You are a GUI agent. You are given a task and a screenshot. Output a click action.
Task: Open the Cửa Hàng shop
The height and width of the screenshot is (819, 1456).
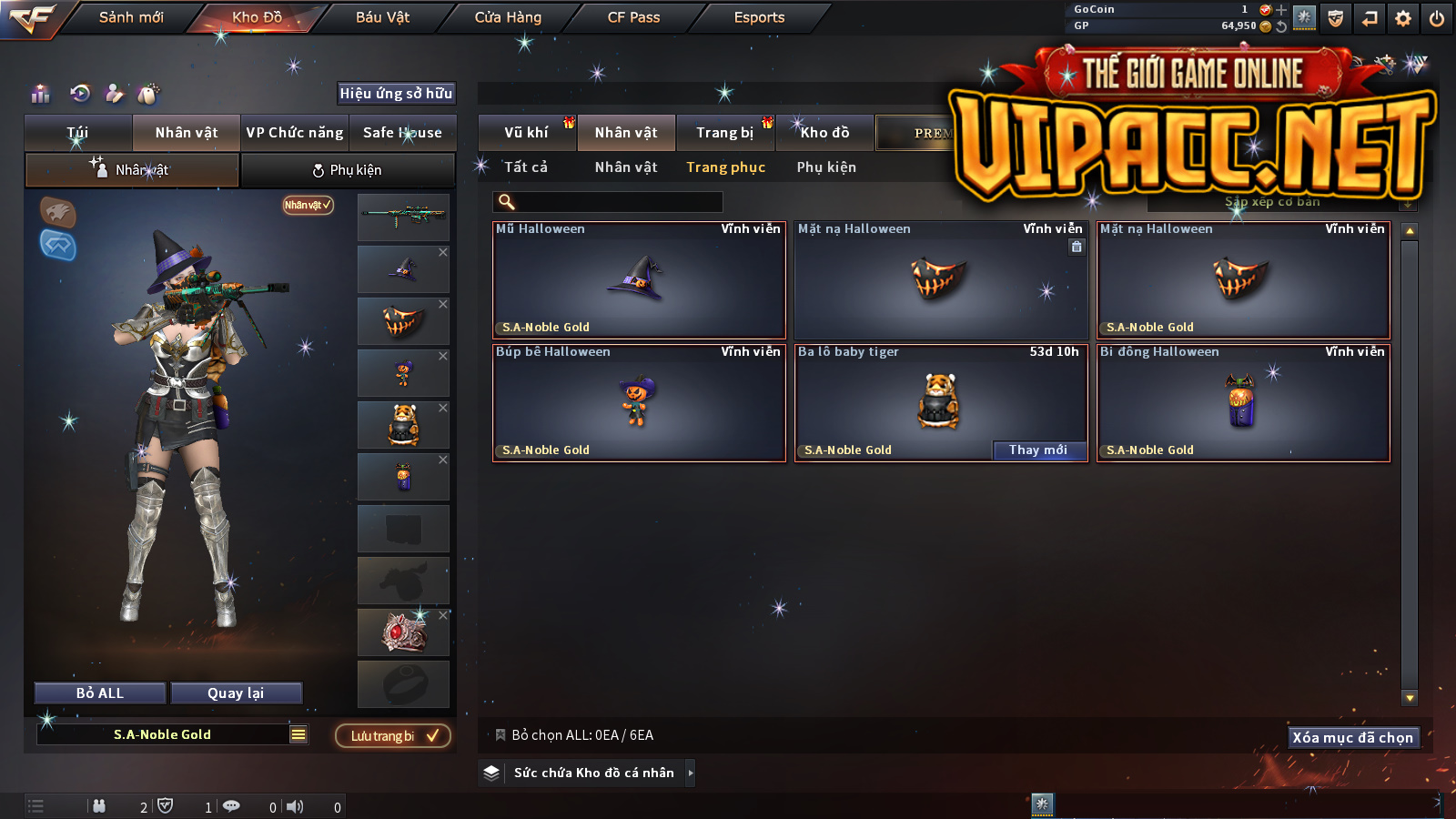click(x=508, y=17)
